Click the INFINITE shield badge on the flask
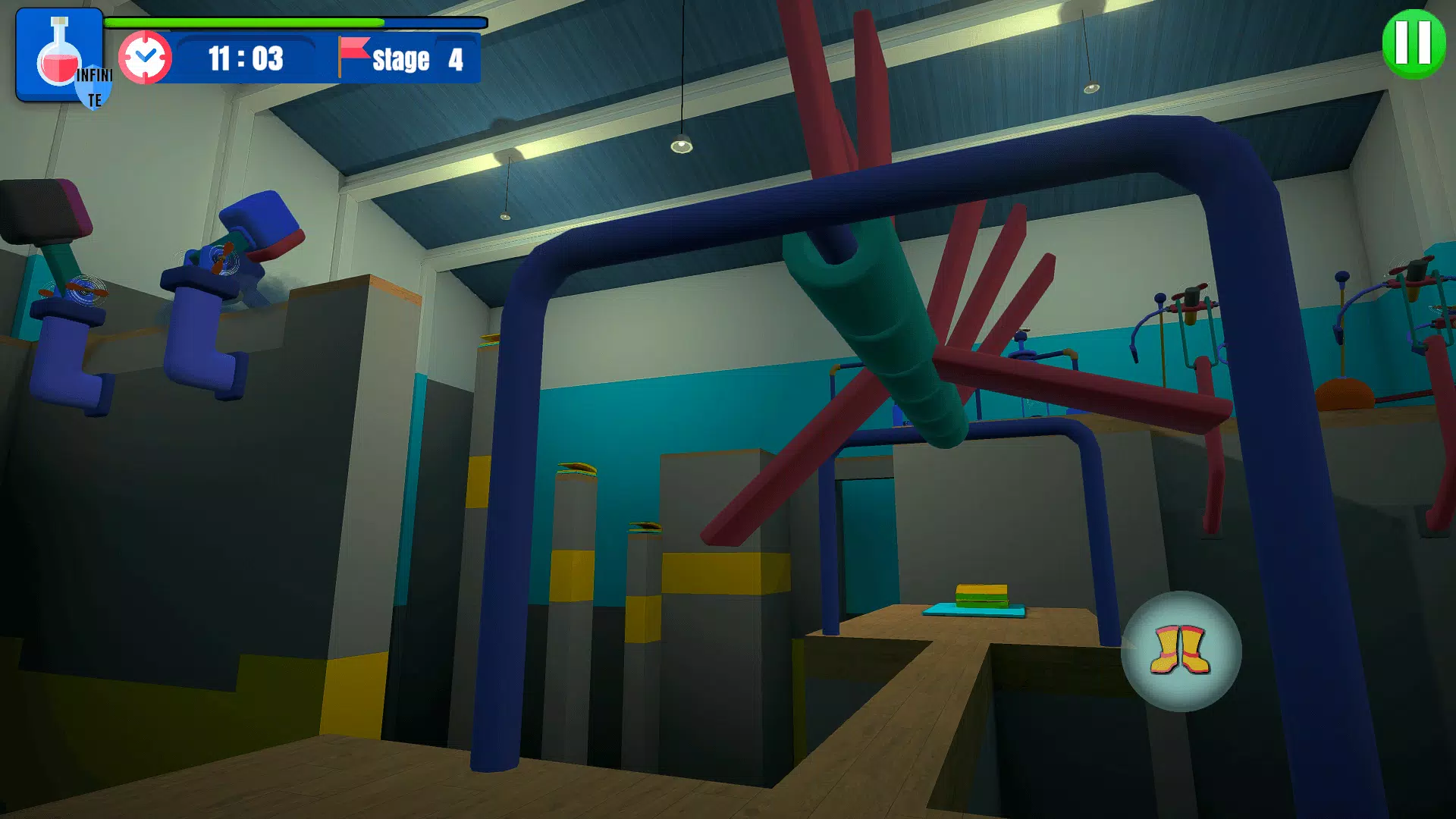The width and height of the screenshot is (1456, 819). coord(93,87)
